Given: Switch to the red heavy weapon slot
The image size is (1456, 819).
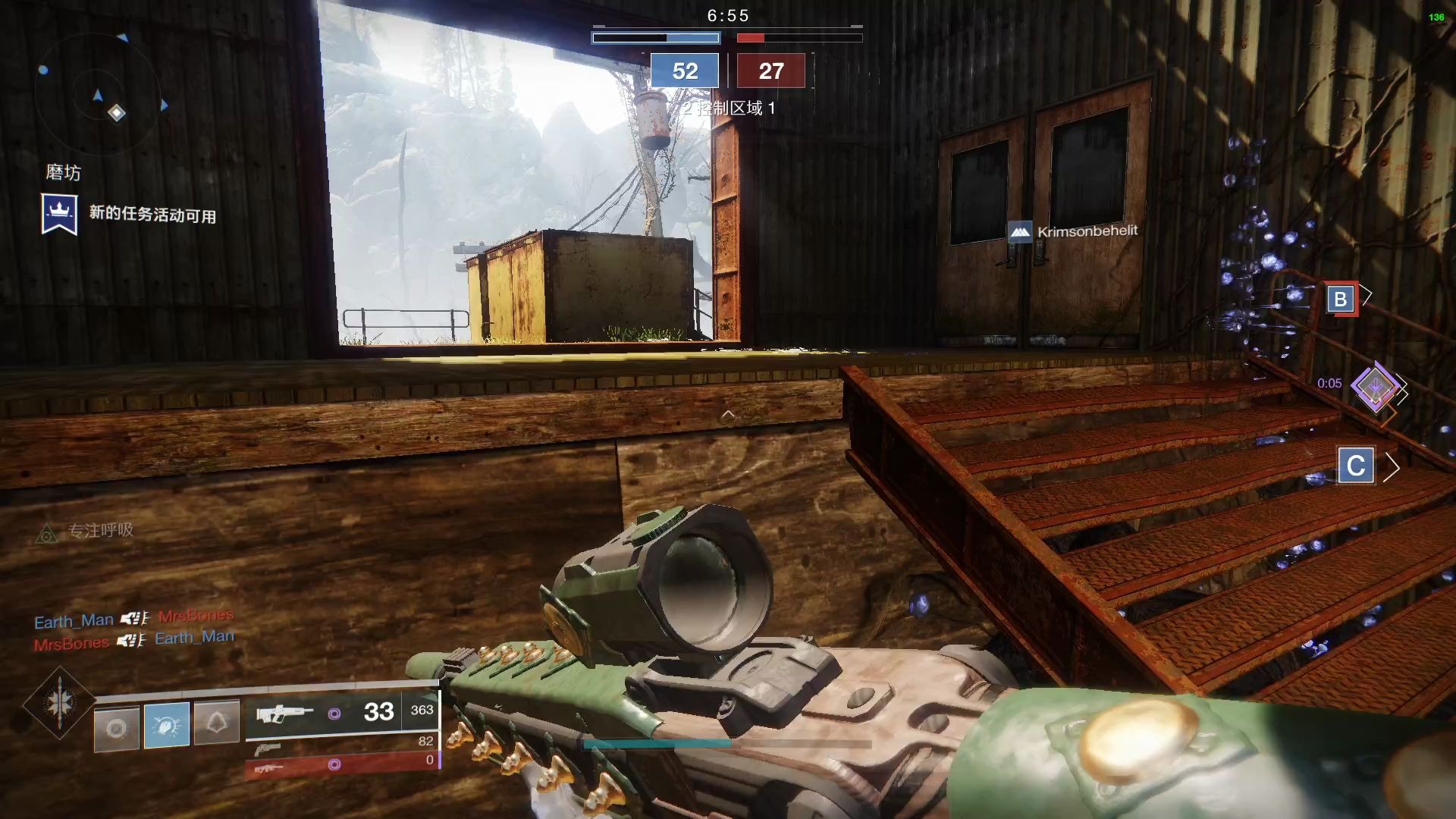Looking at the screenshot, I should (x=341, y=766).
